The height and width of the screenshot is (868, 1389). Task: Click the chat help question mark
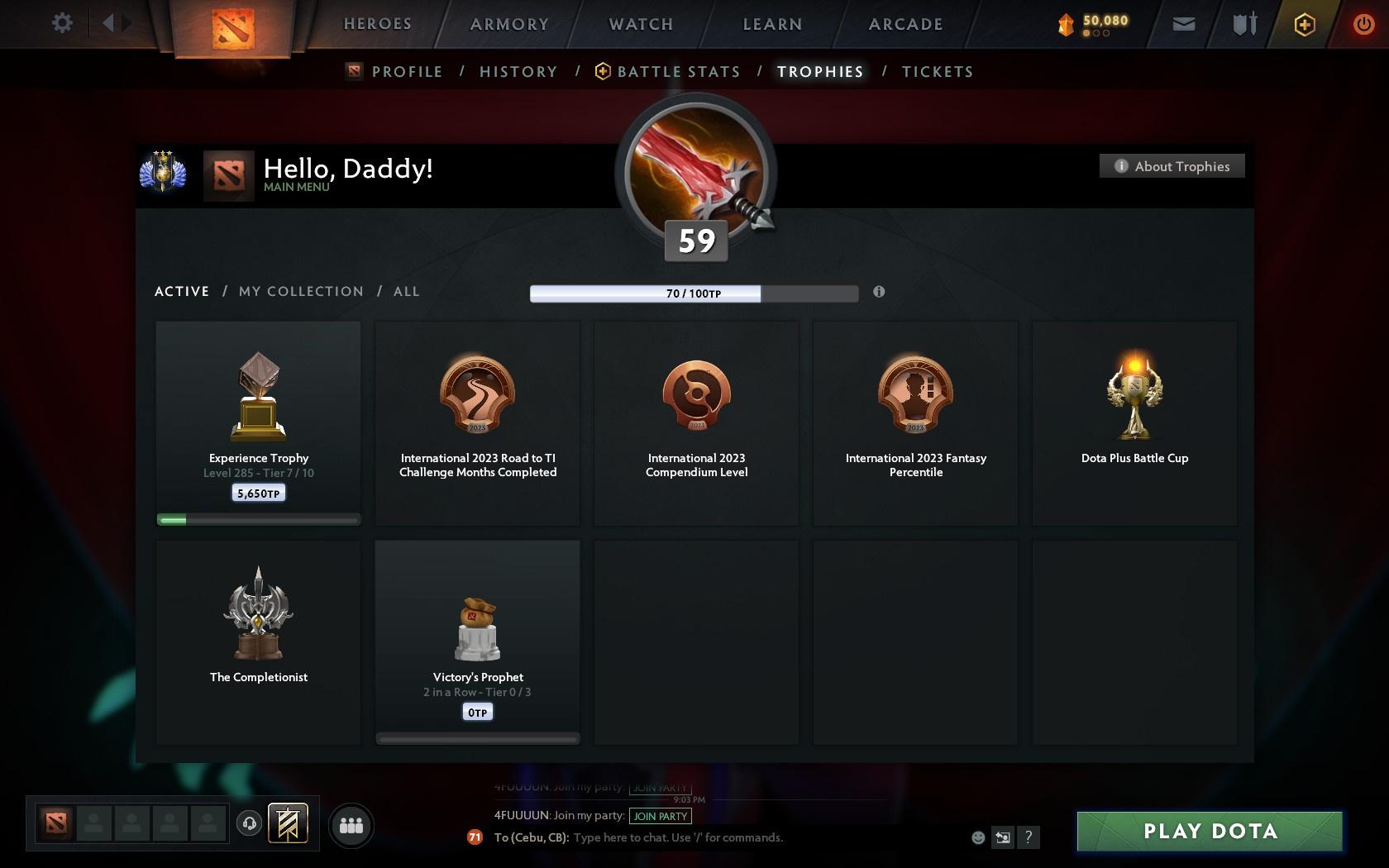[x=1029, y=837]
